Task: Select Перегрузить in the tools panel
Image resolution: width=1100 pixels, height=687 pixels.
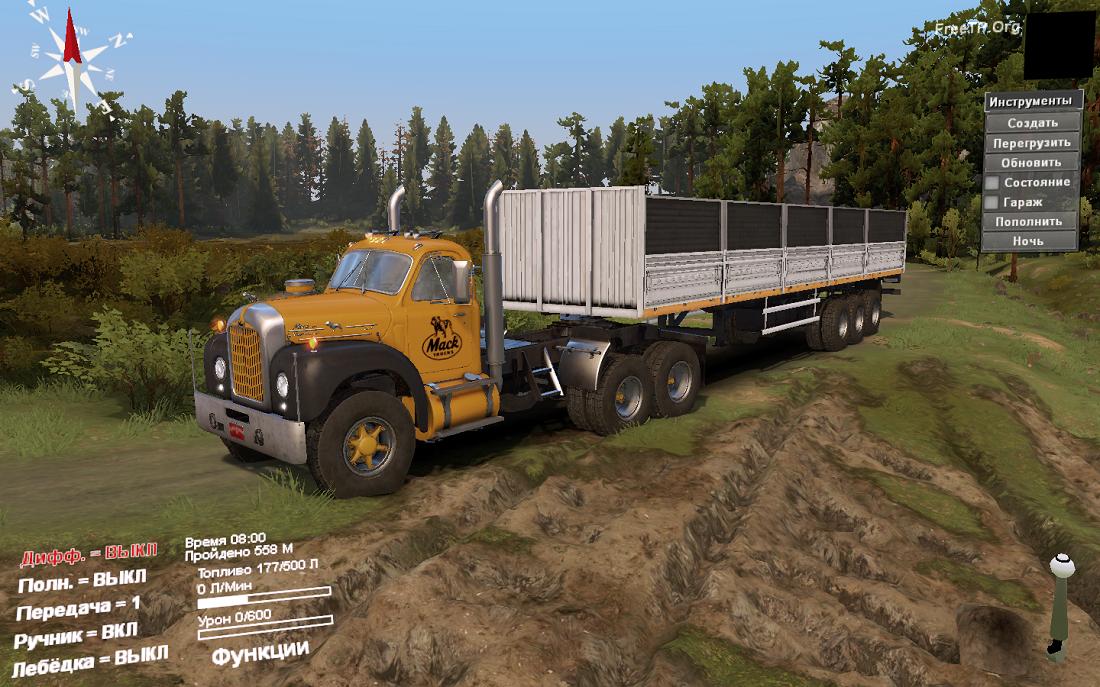Action: (x=1032, y=143)
